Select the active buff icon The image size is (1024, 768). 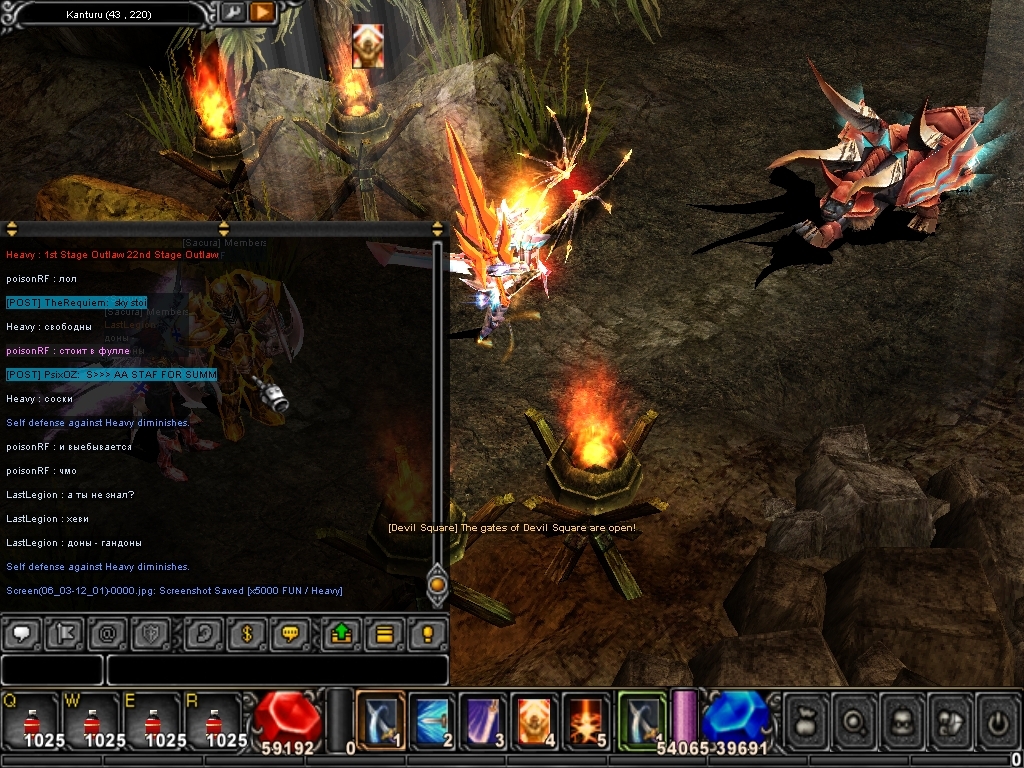367,46
